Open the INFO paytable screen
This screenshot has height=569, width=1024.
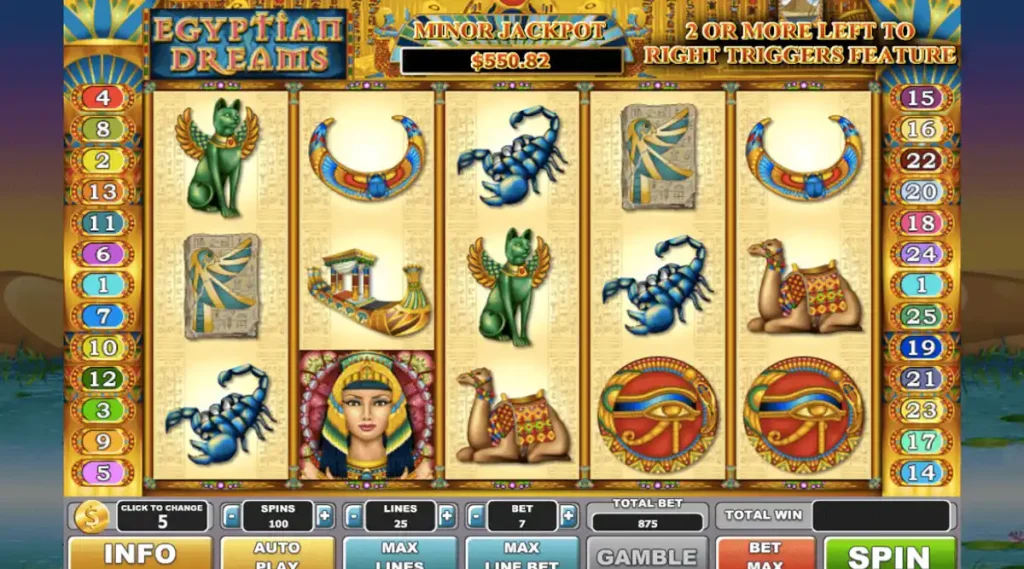[x=139, y=553]
